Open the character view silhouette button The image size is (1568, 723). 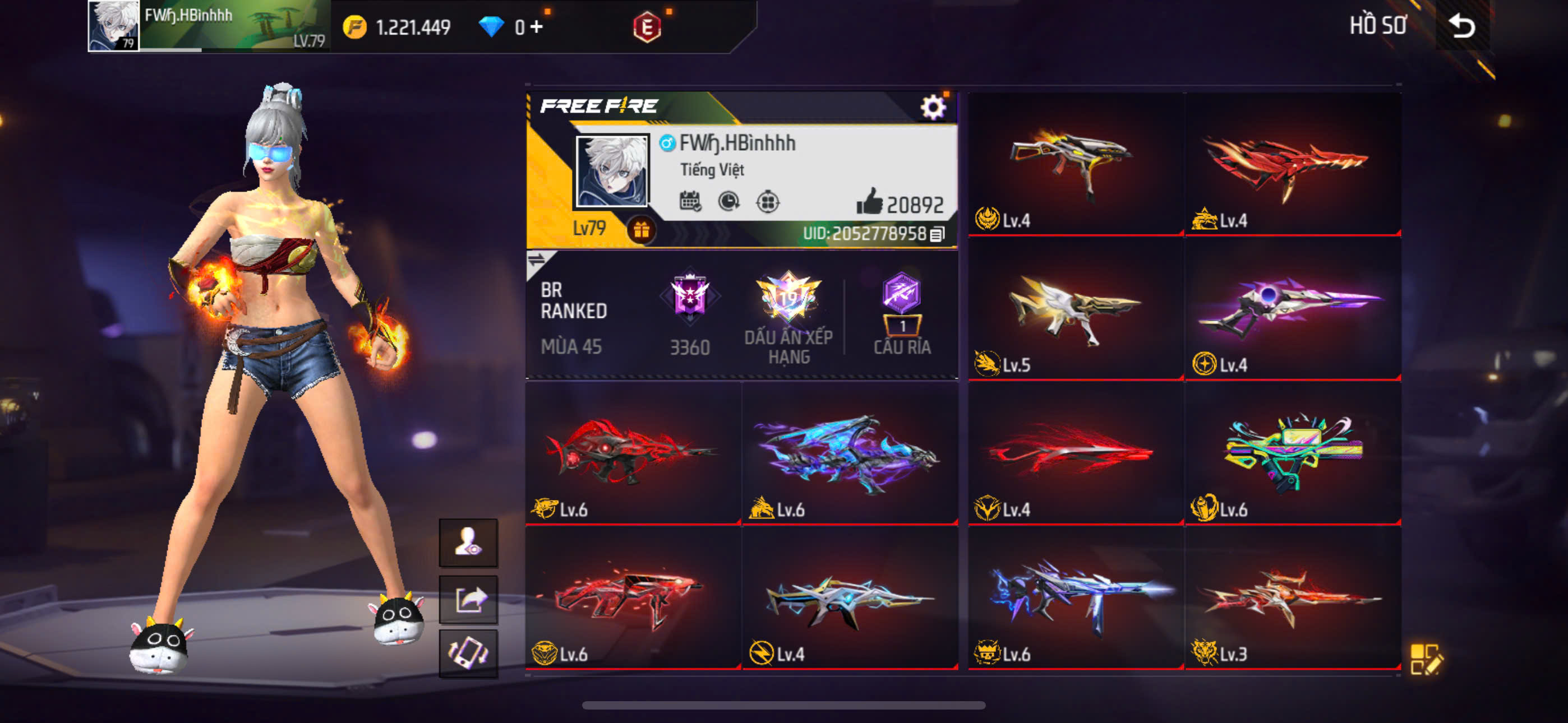468,541
